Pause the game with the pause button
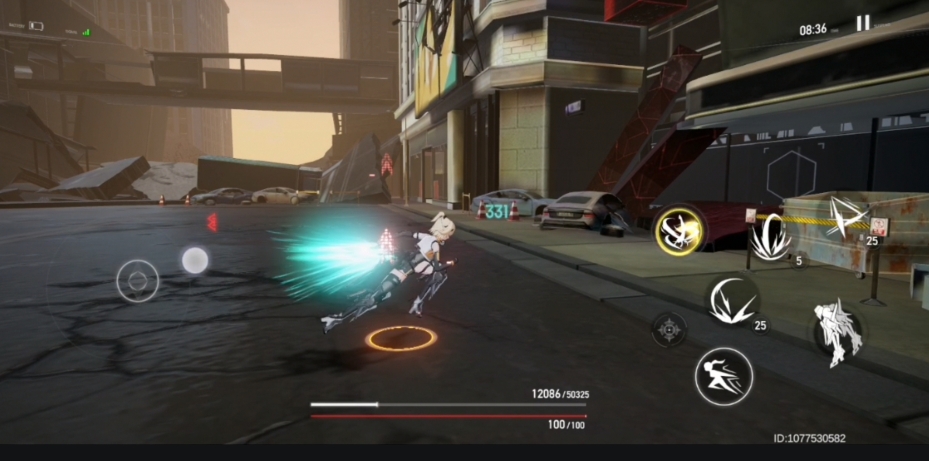This screenshot has height=461, width=929. coord(862,23)
